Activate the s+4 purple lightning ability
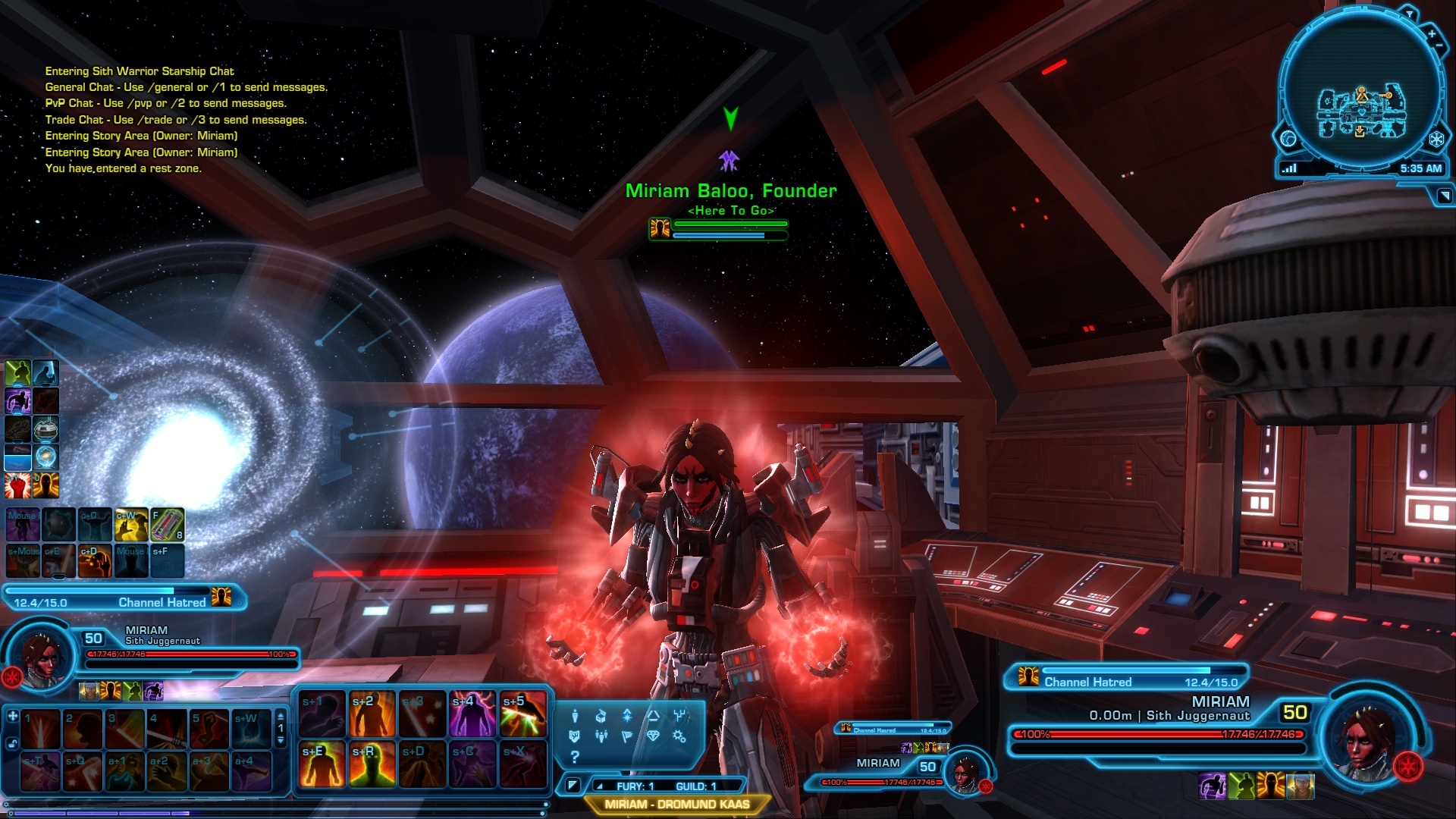Viewport: 1456px width, 819px height. 472,714
